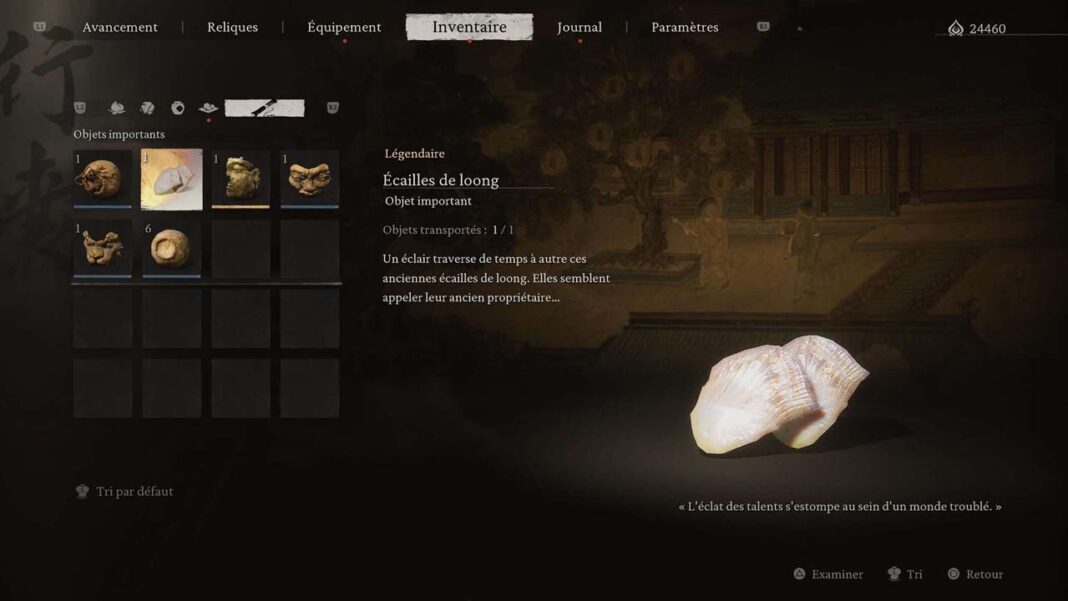Open the Journal tab
This screenshot has width=1068, height=601.
(x=579, y=27)
